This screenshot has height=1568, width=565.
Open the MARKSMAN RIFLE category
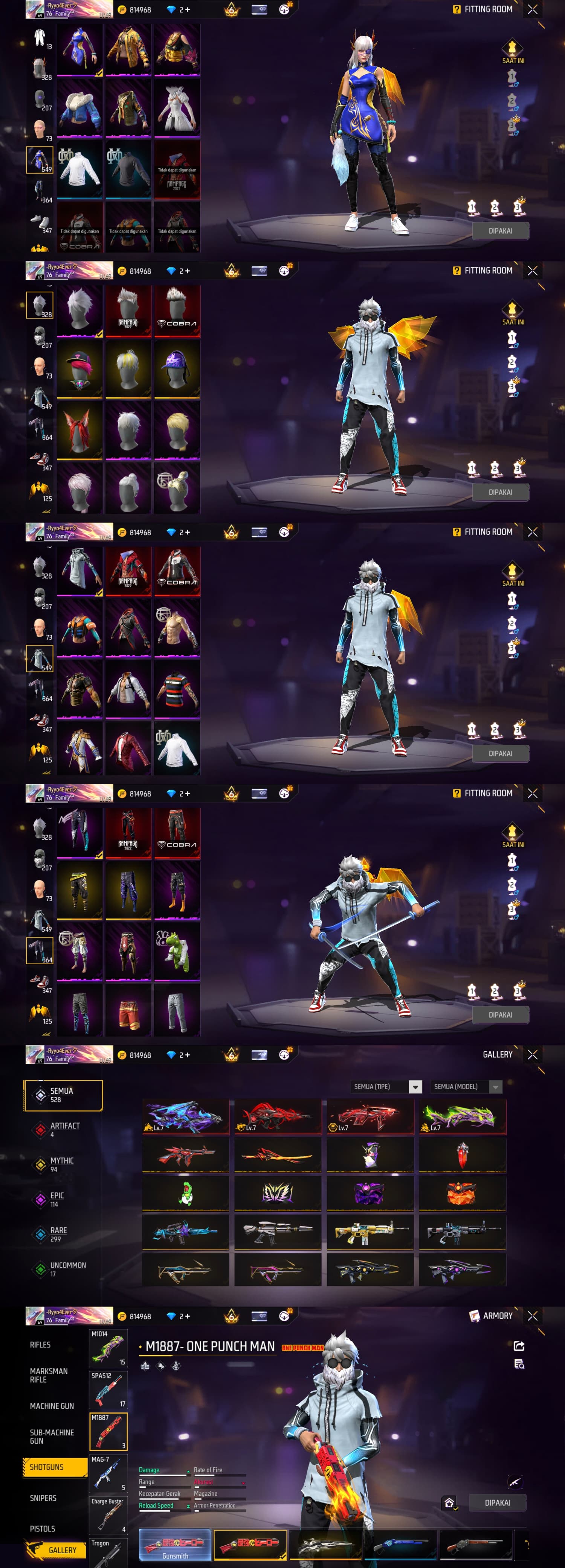pyautogui.click(x=49, y=1375)
